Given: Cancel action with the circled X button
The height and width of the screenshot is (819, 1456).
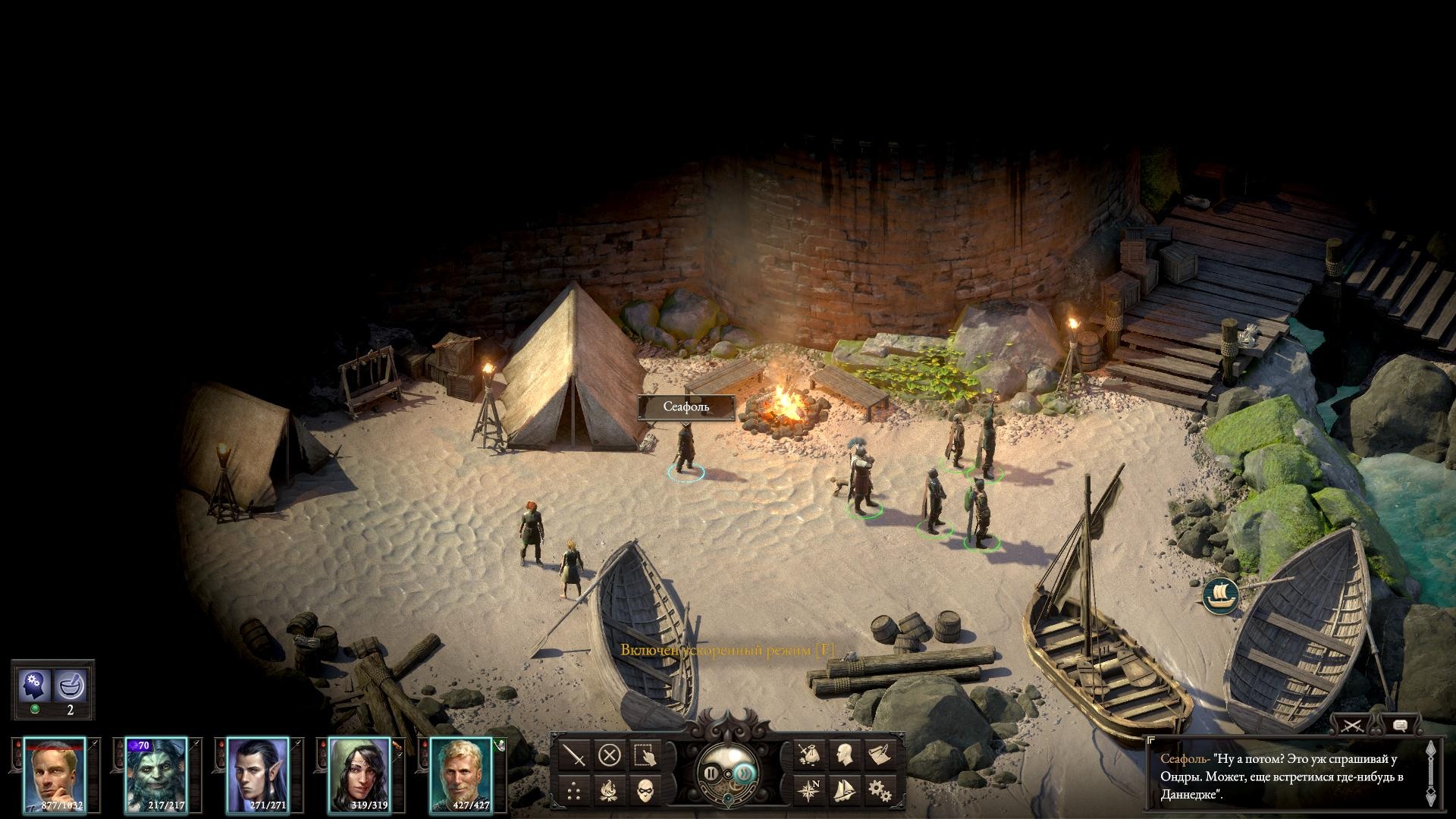Looking at the screenshot, I should pos(609,754).
